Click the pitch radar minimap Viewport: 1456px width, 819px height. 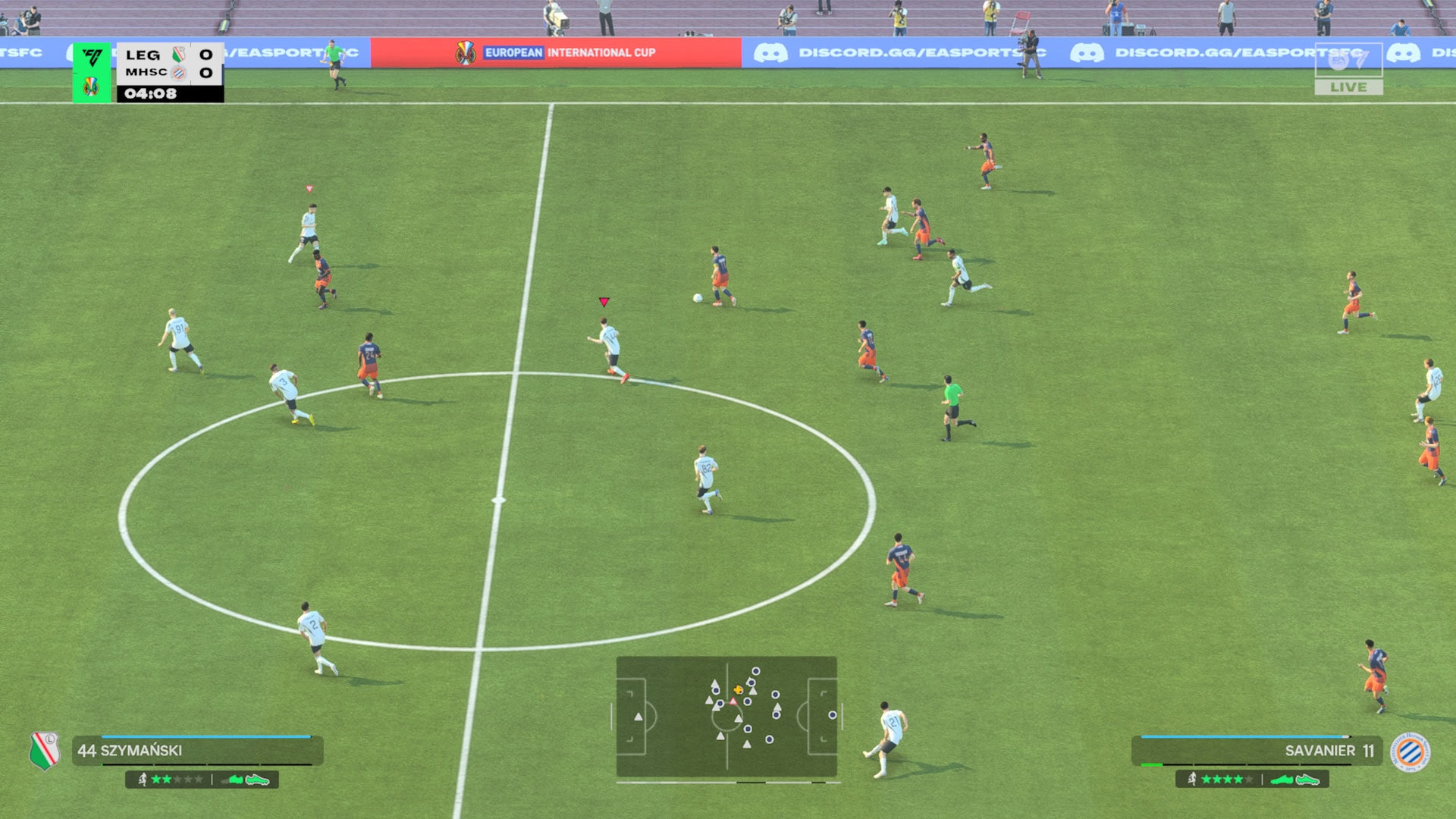(x=726, y=717)
